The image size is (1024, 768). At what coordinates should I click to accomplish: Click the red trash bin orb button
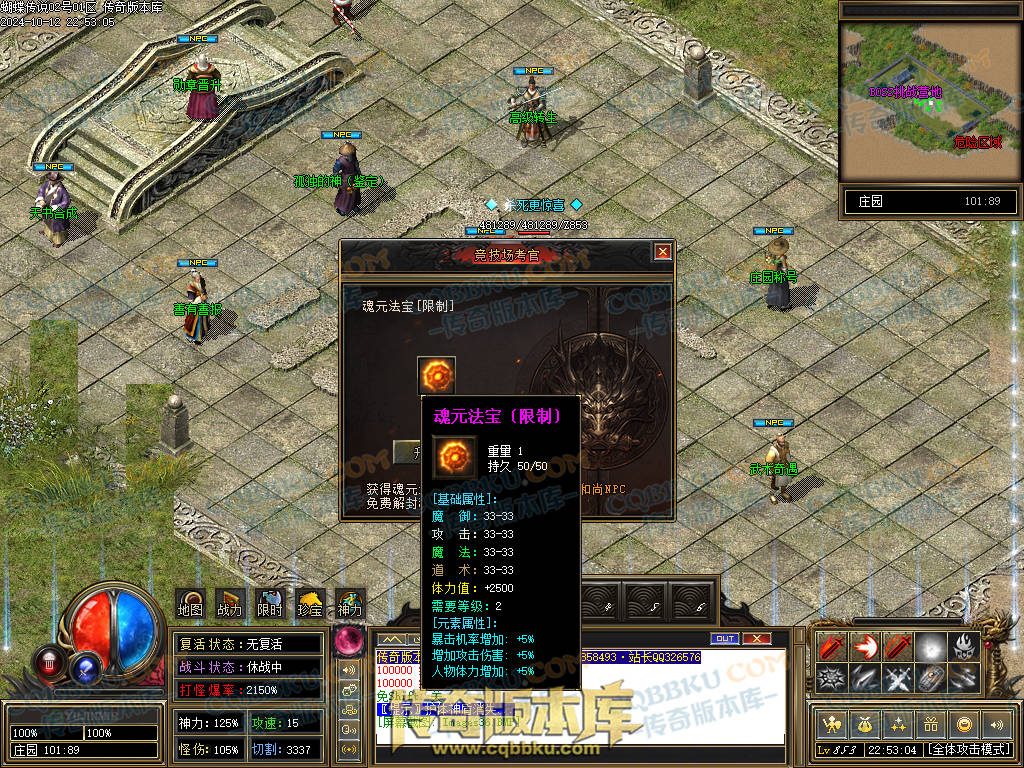click(49, 662)
